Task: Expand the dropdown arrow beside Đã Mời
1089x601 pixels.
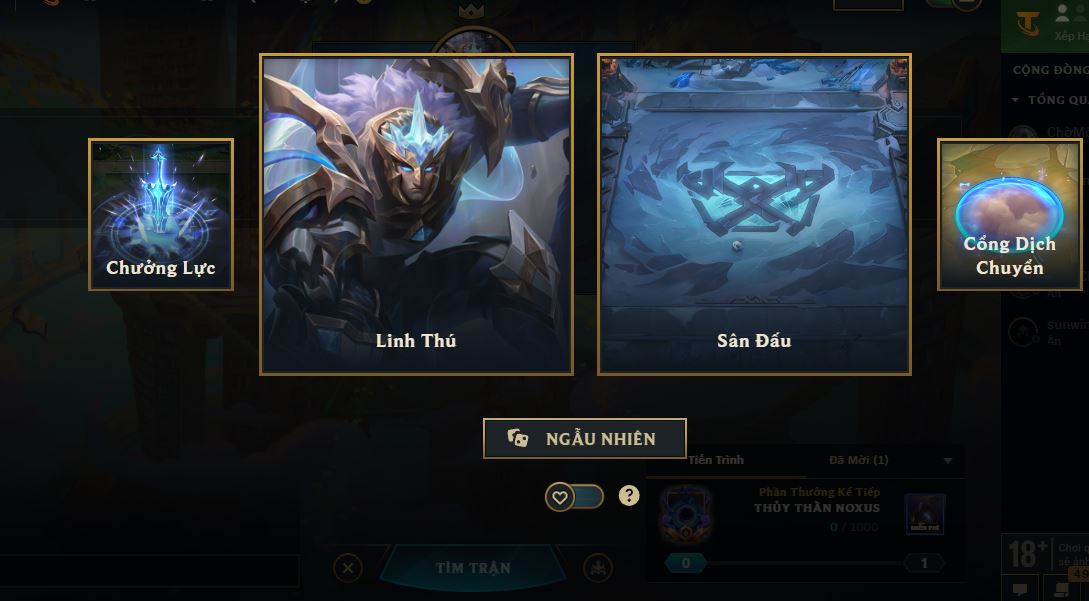Action: [948, 461]
